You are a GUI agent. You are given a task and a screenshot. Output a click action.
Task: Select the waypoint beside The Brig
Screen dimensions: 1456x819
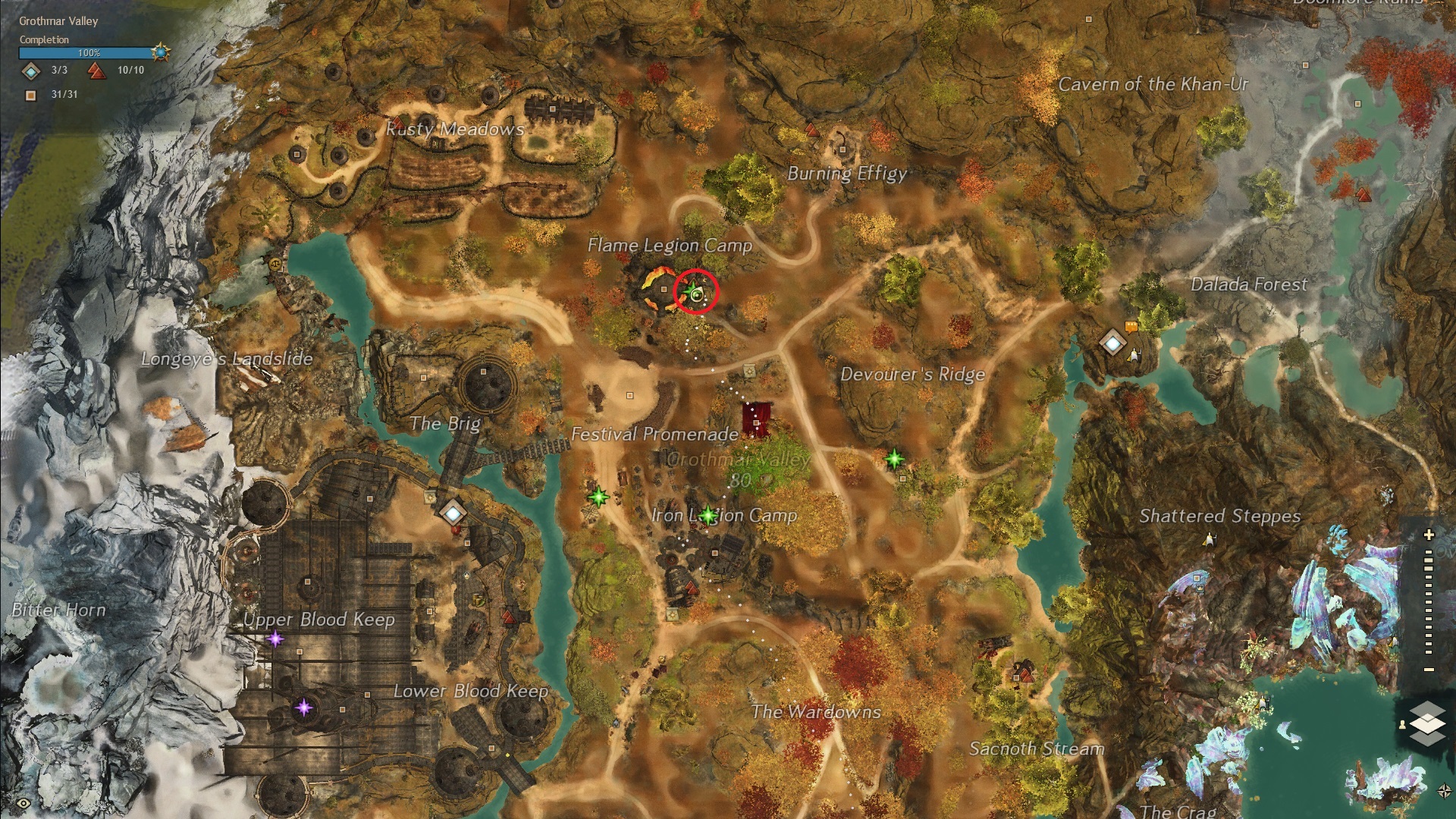453,513
